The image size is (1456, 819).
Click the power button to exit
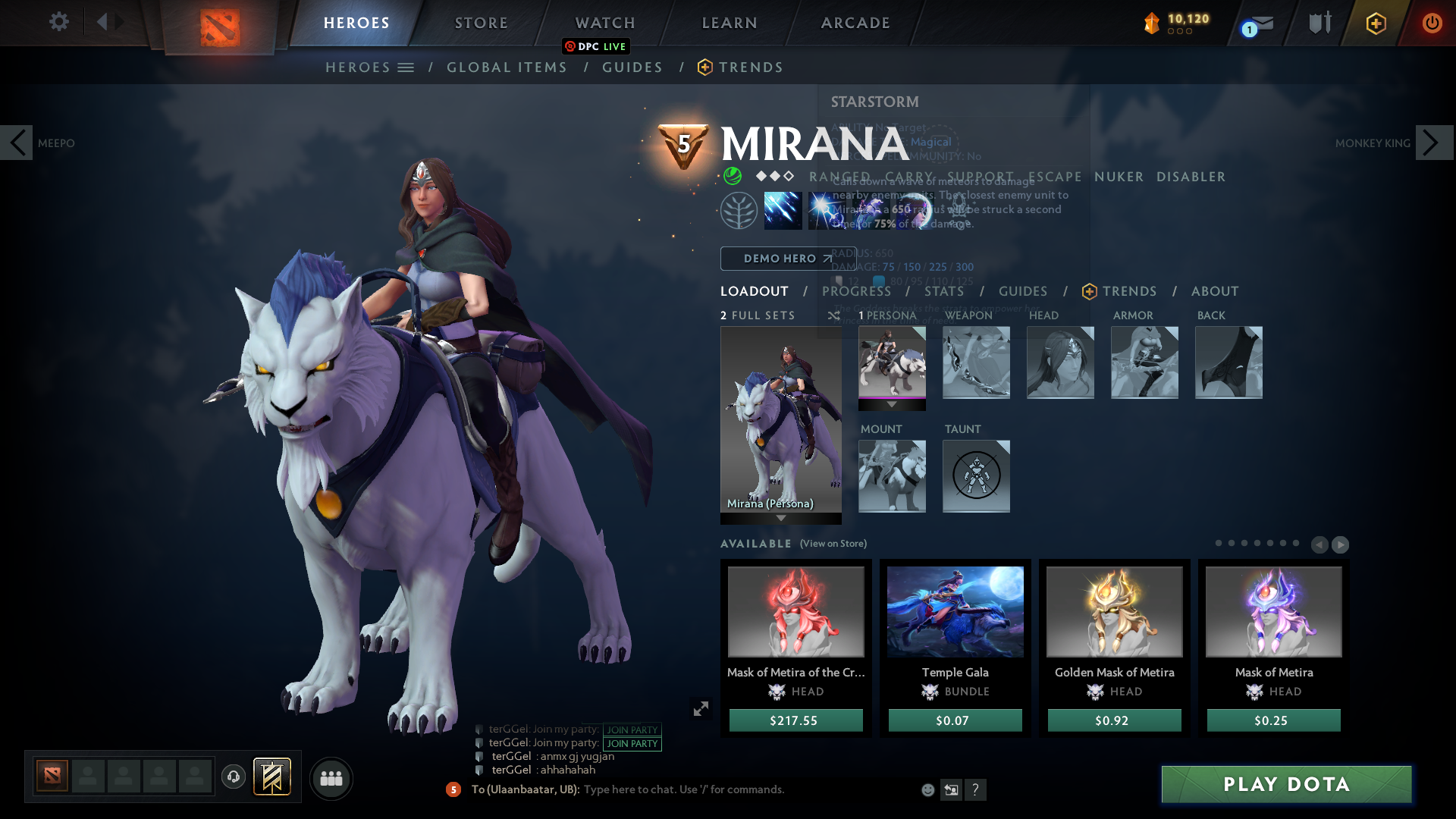pos(1432,23)
